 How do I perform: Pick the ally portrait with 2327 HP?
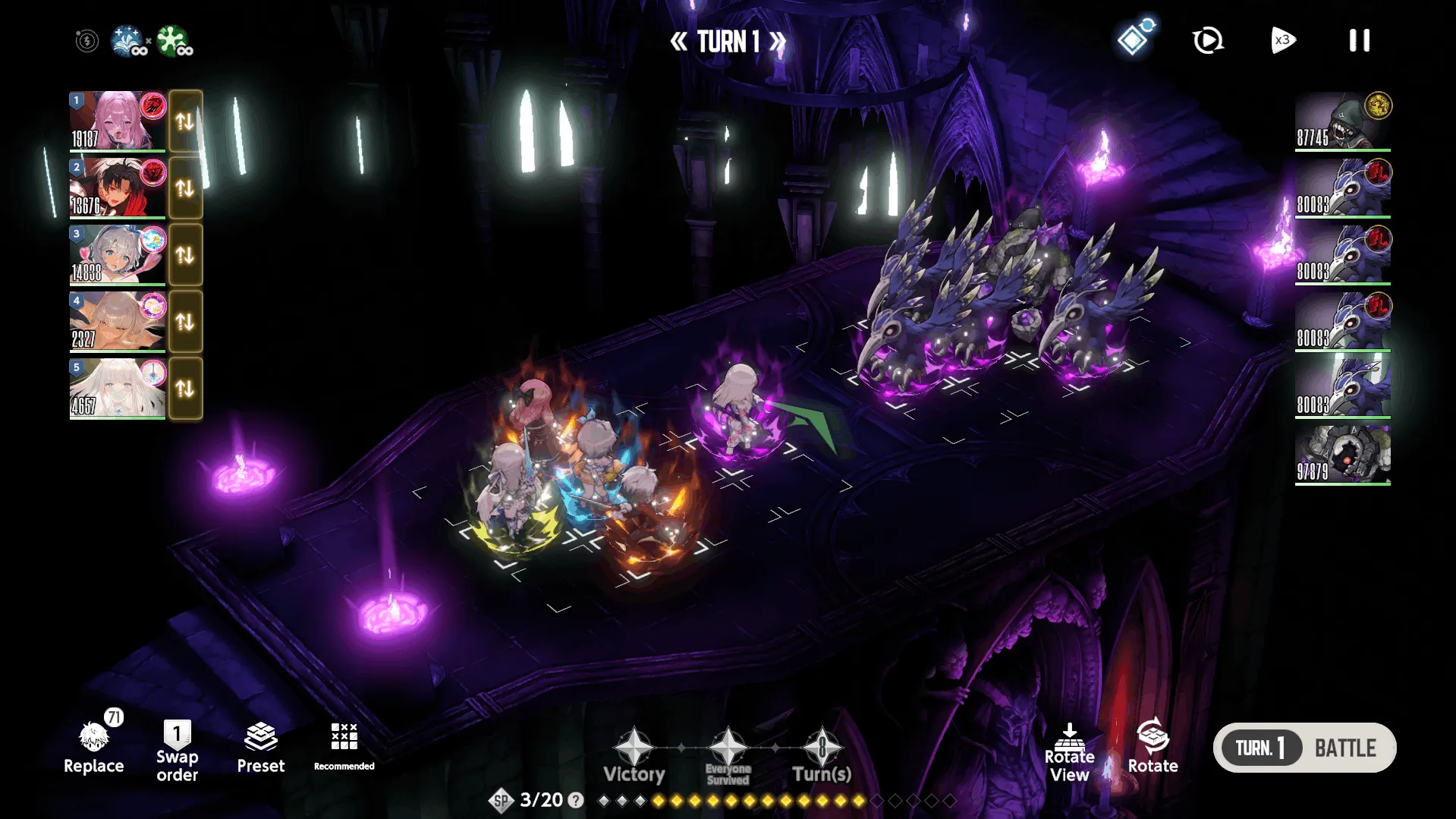tap(118, 321)
